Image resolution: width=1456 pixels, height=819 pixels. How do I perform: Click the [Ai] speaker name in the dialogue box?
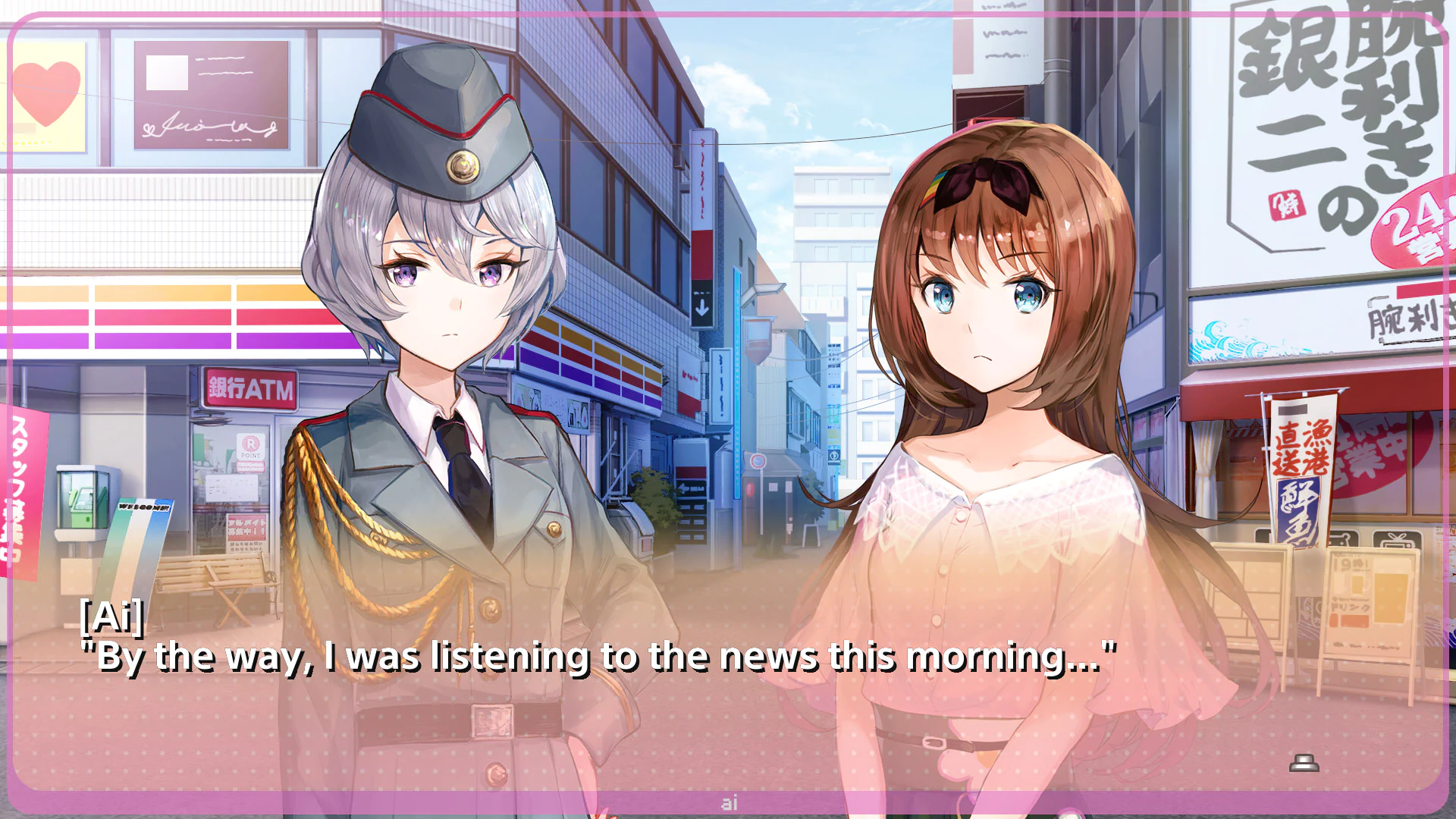tap(112, 617)
